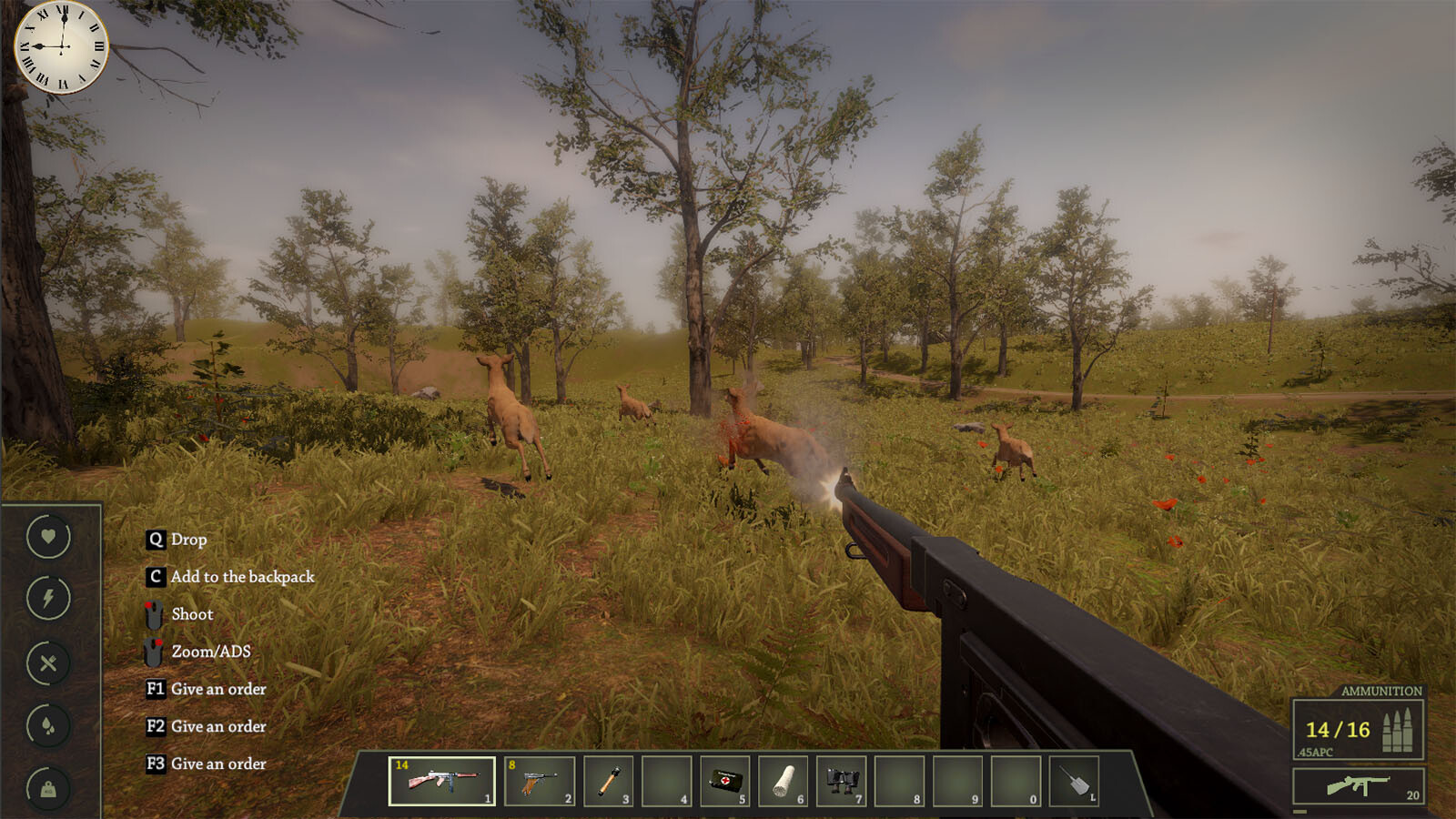Select the stick grenade in slot 3
This screenshot has height=819, width=1456.
coord(610,780)
